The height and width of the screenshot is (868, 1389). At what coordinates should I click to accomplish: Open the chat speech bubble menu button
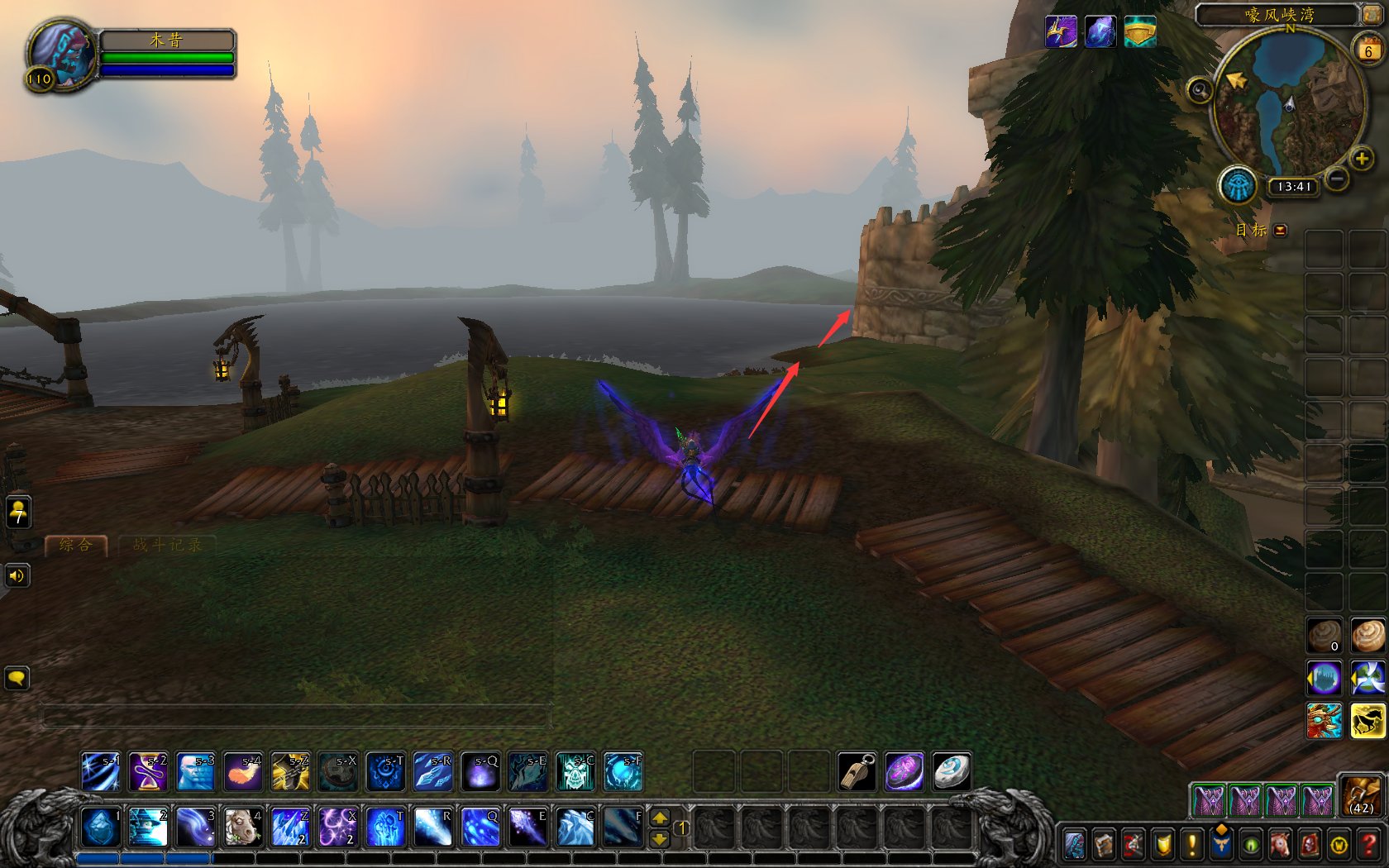coord(17,678)
